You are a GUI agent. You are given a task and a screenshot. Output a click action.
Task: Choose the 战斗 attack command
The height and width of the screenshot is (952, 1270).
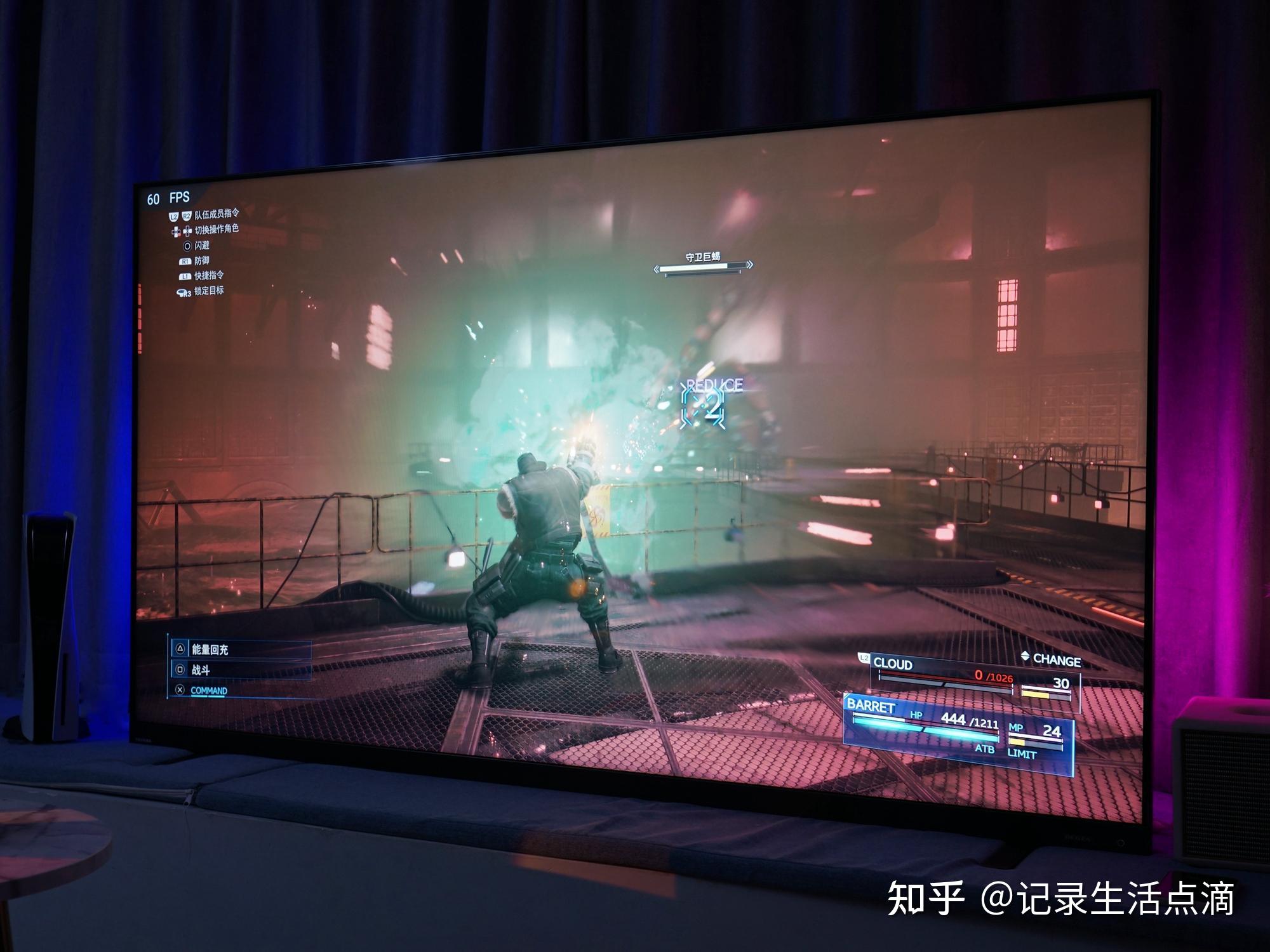tap(201, 670)
